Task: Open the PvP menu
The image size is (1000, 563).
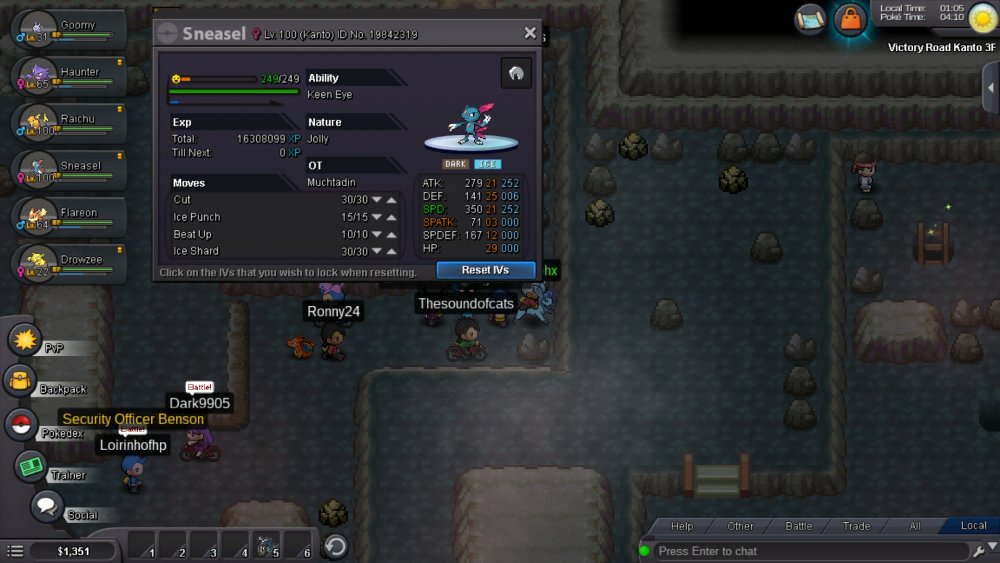Action: point(24,339)
